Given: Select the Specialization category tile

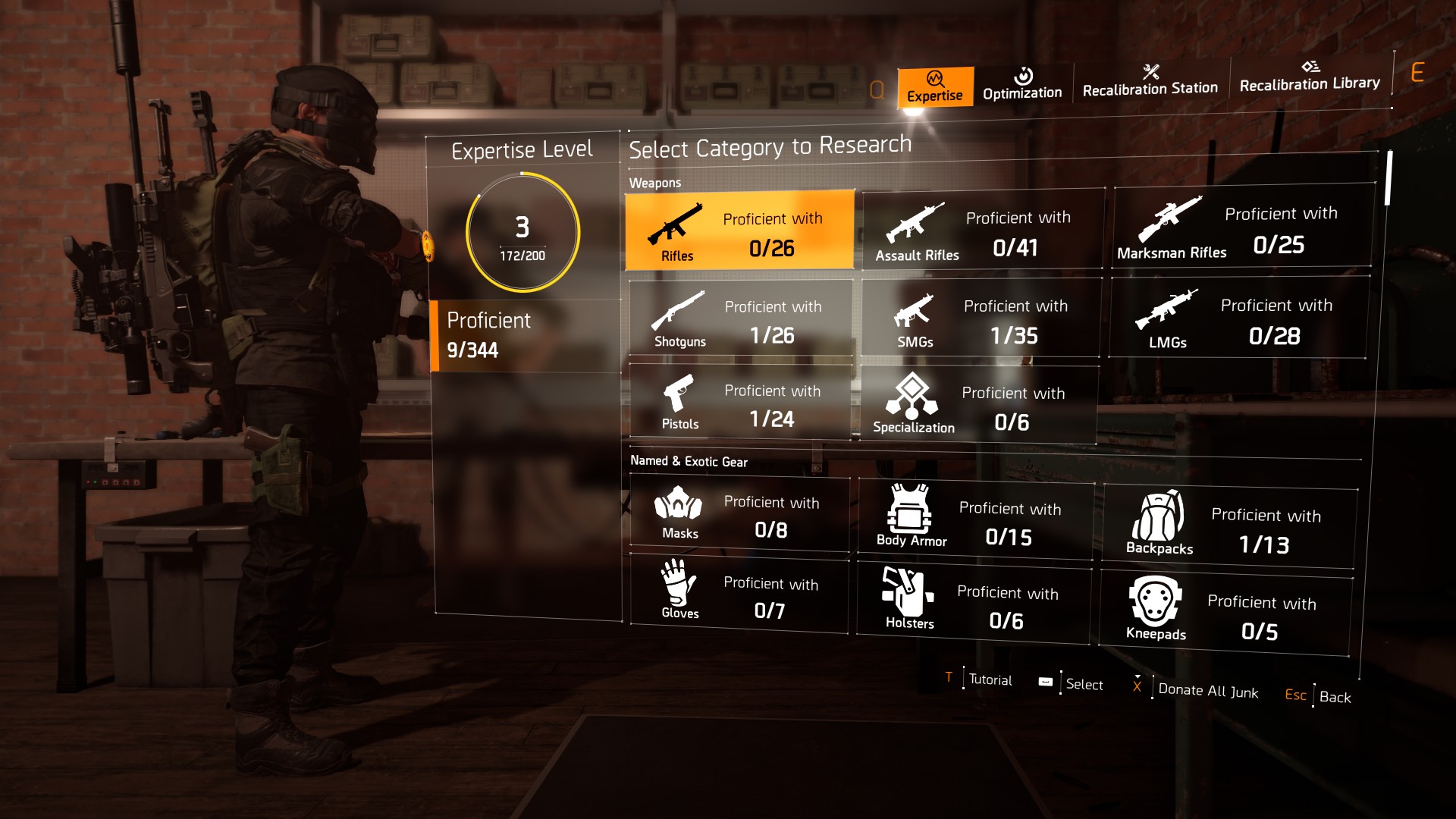Looking at the screenshot, I should coord(978,406).
